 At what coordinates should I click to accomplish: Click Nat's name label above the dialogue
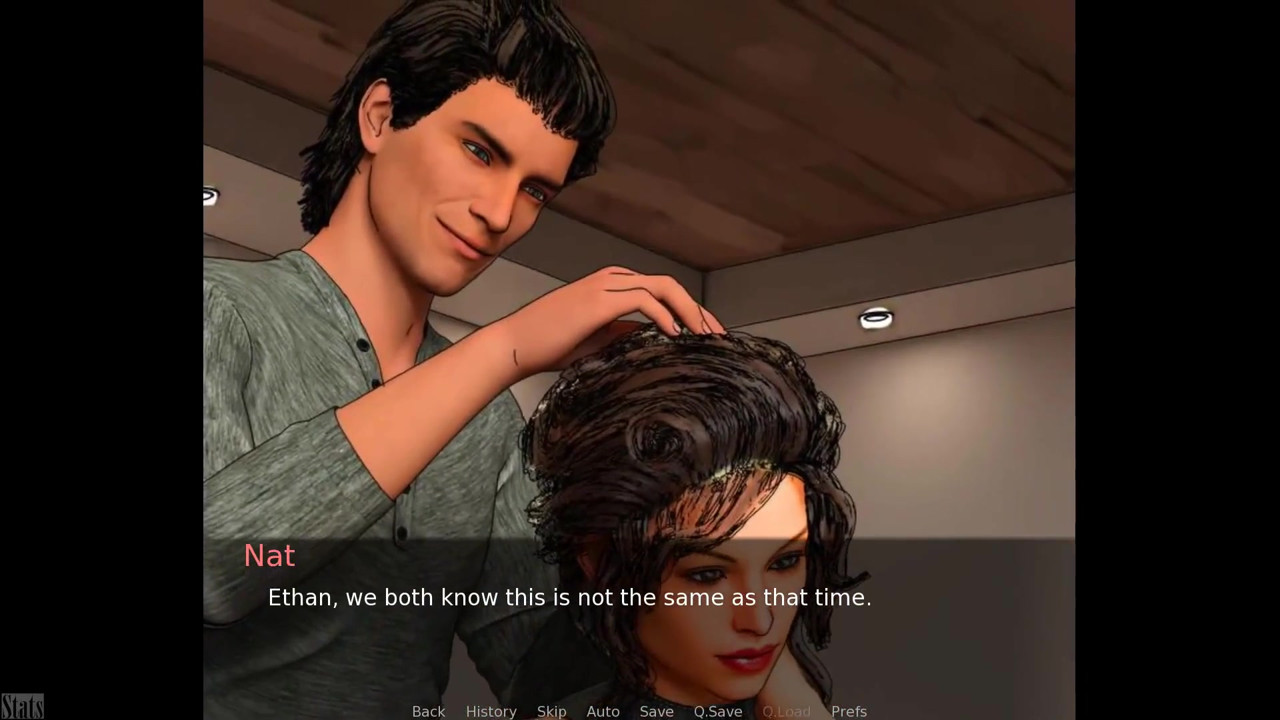pos(269,556)
